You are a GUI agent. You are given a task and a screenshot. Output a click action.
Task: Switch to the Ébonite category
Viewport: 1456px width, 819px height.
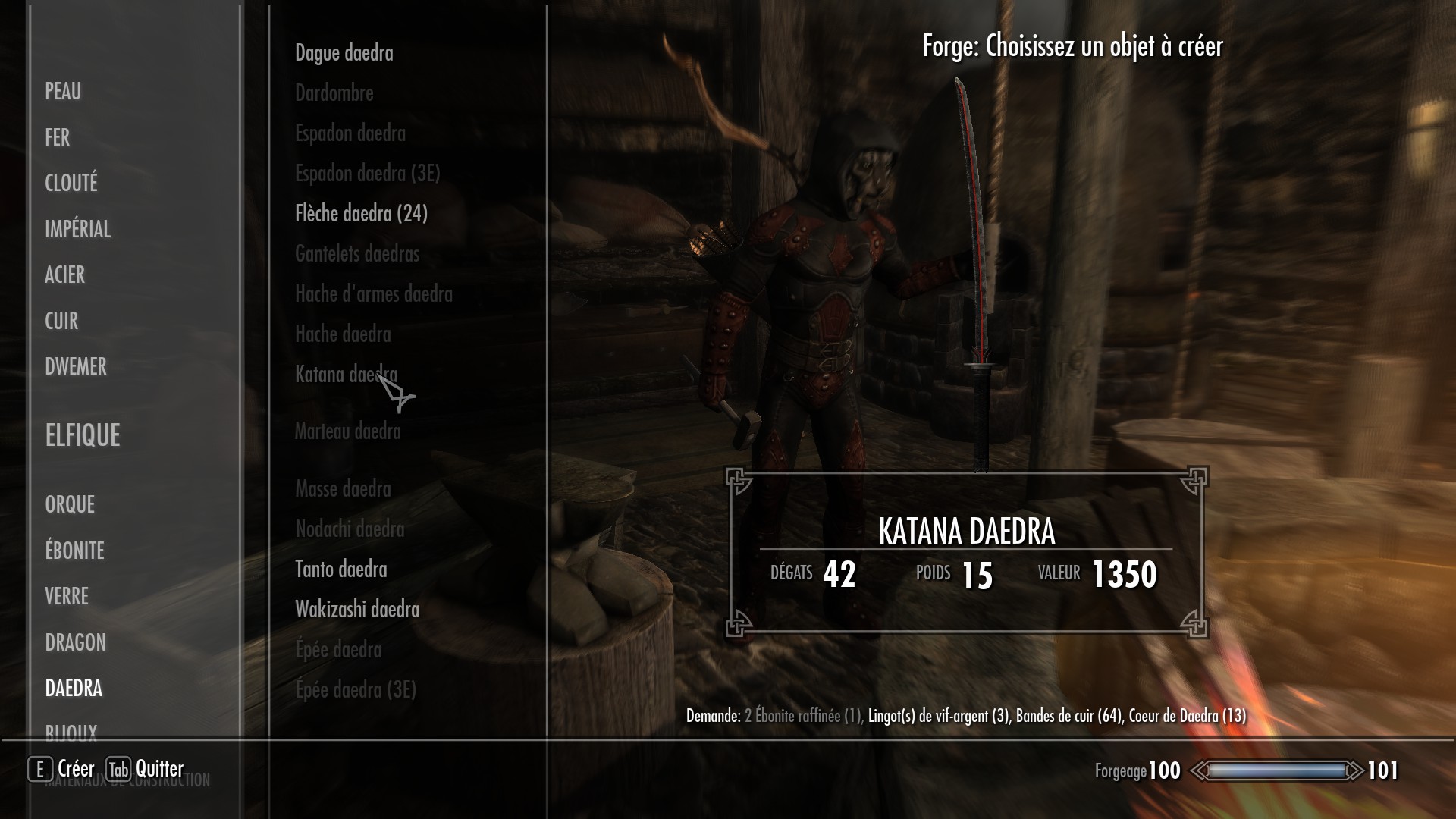tap(74, 551)
